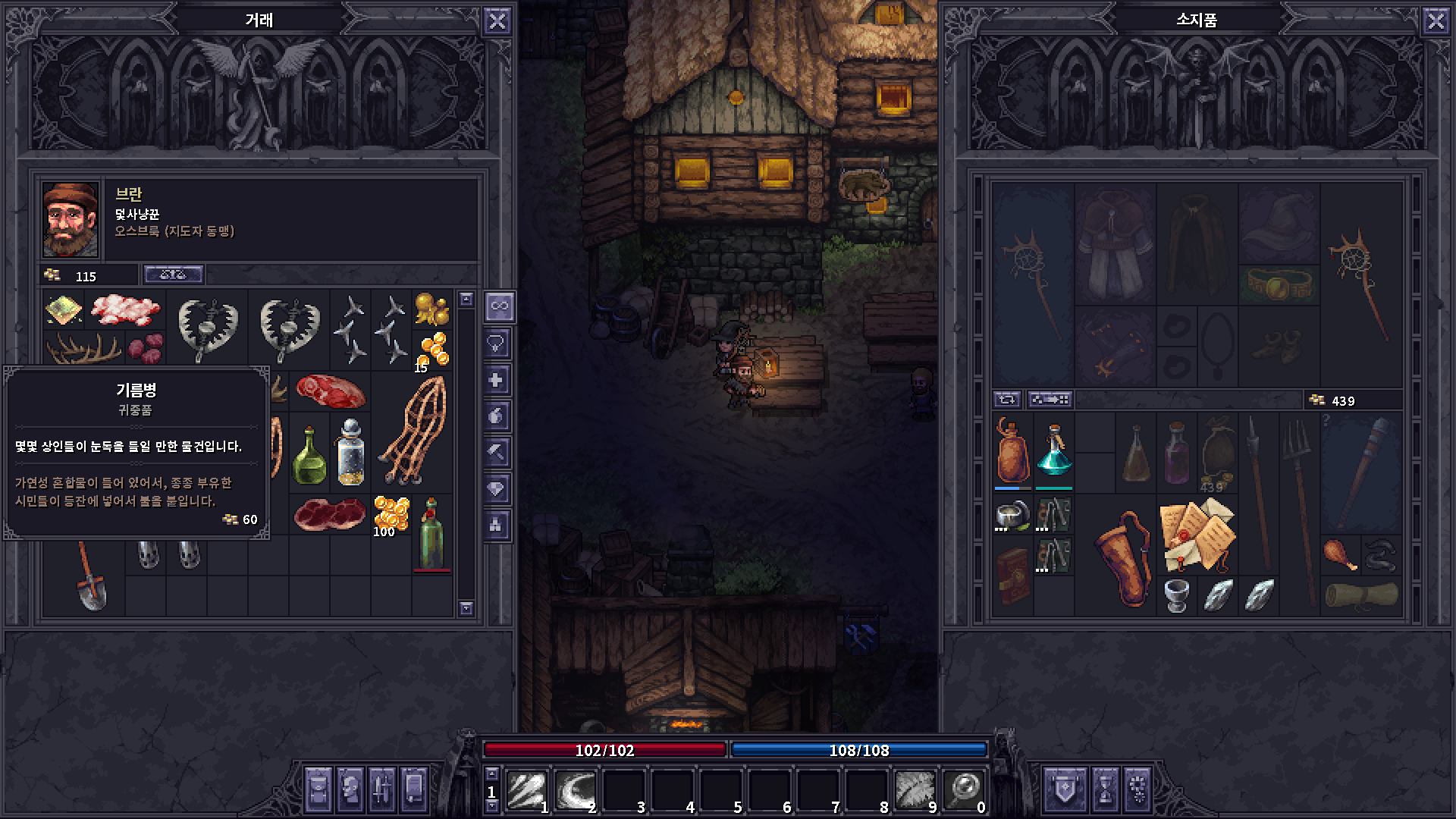The image size is (1456, 819).
Task: Choose the hammer tools filter
Action: pos(498,453)
